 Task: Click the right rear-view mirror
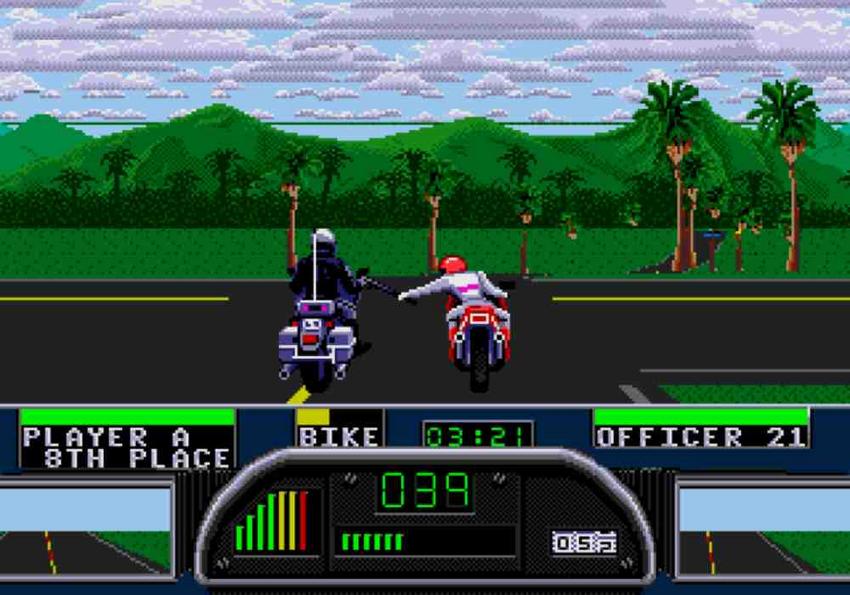coord(763,529)
